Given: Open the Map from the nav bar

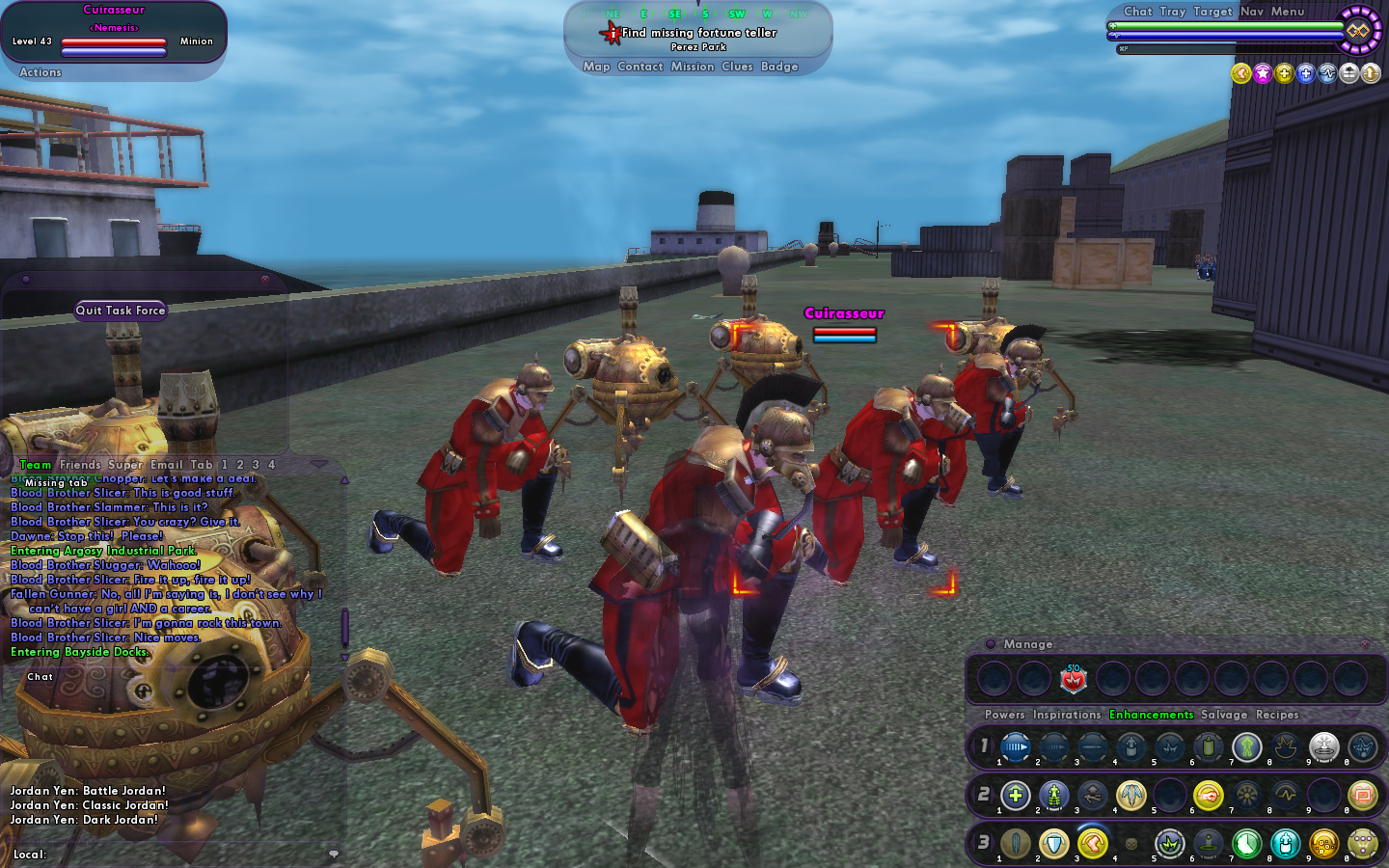Looking at the screenshot, I should click(x=596, y=67).
